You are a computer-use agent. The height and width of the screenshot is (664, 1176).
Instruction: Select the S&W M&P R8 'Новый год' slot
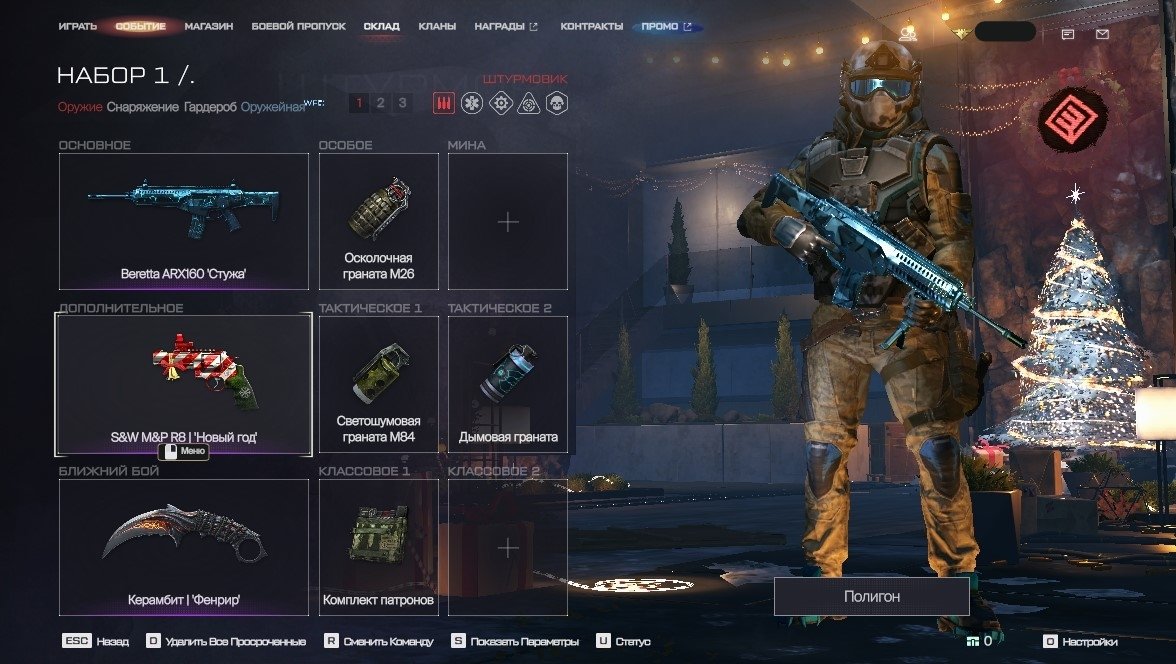coord(184,385)
